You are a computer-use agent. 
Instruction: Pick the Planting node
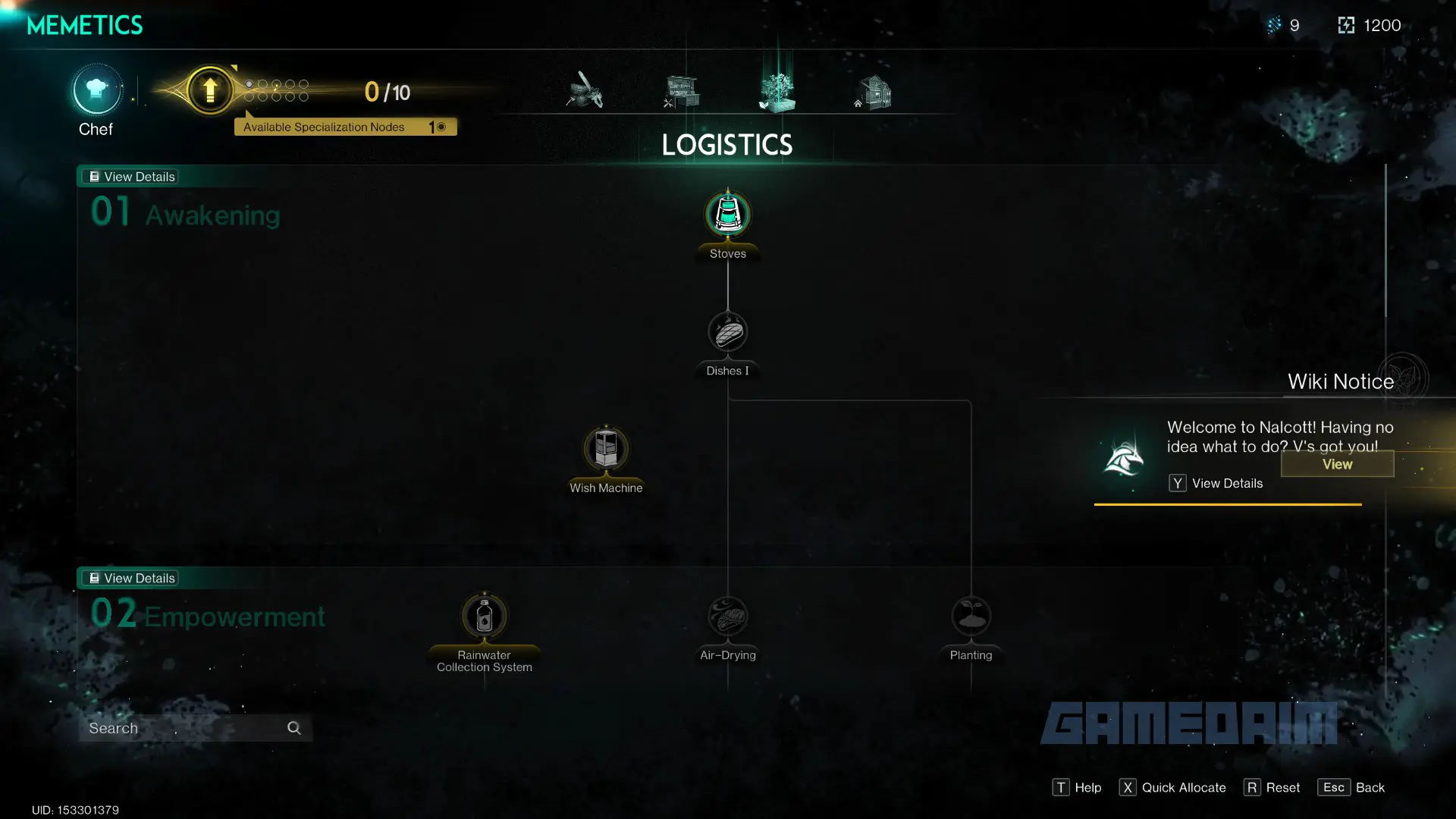[x=971, y=616]
